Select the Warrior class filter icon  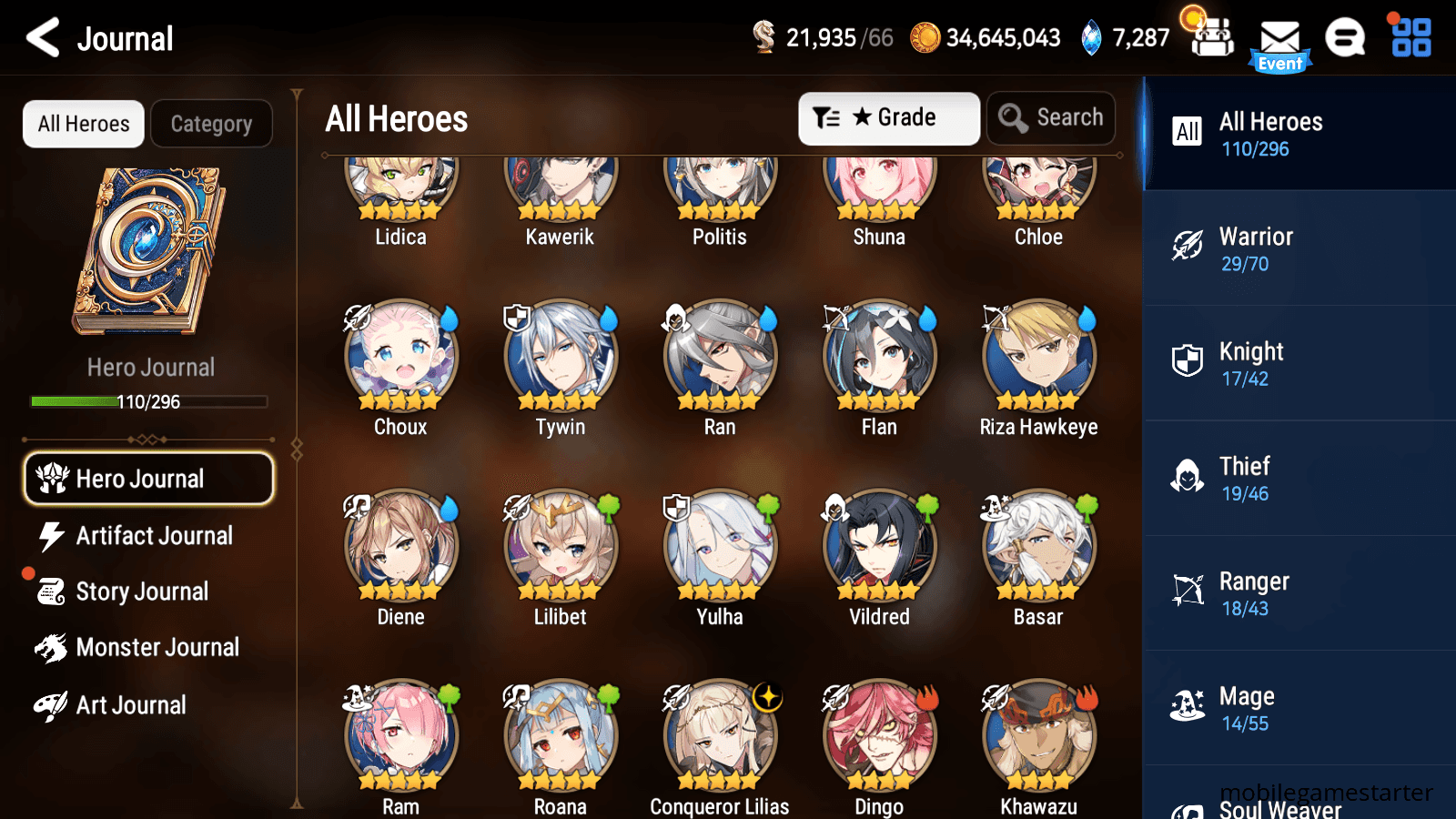coord(1188,246)
